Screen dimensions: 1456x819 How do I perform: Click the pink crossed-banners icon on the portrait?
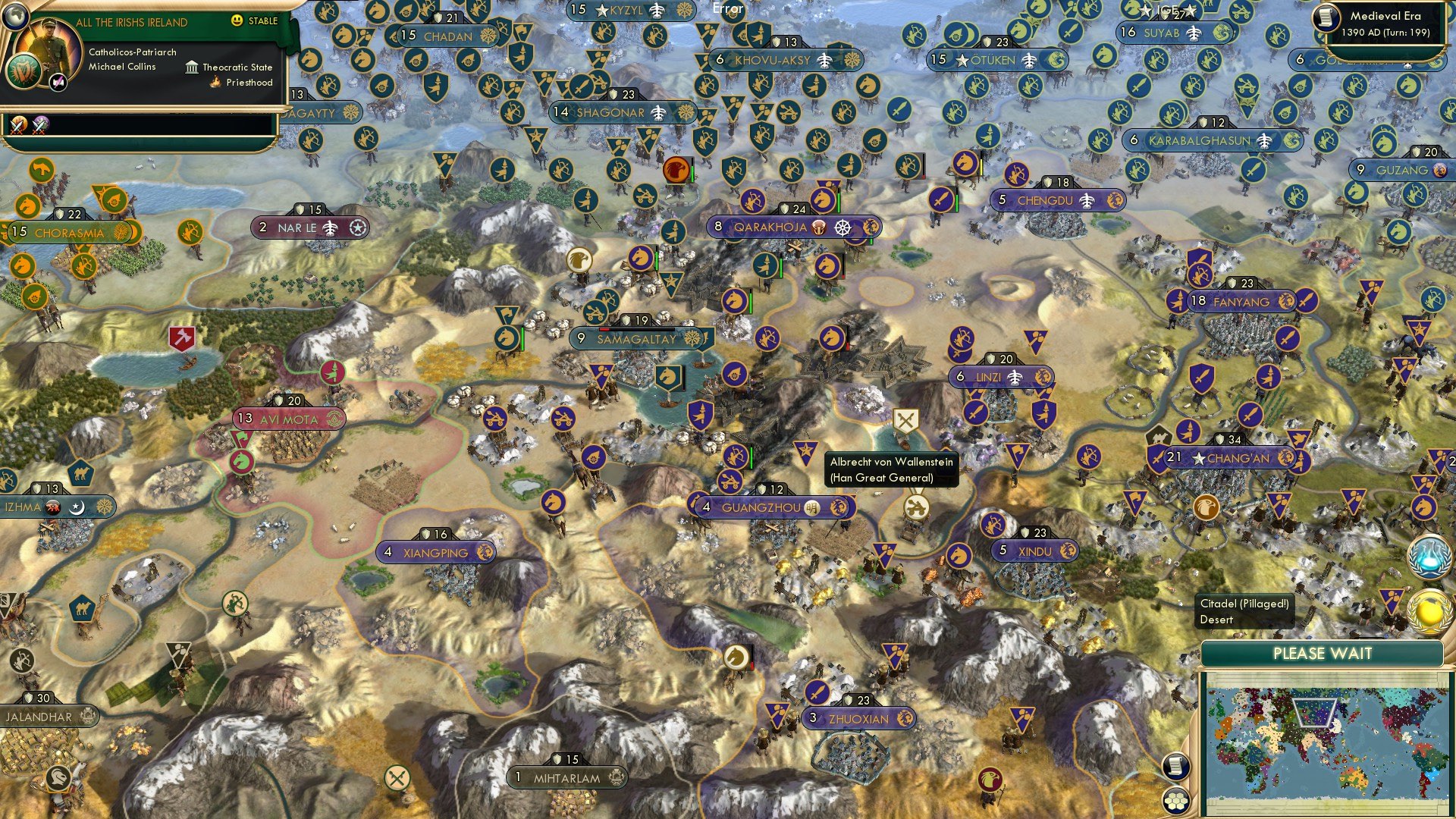[58, 80]
